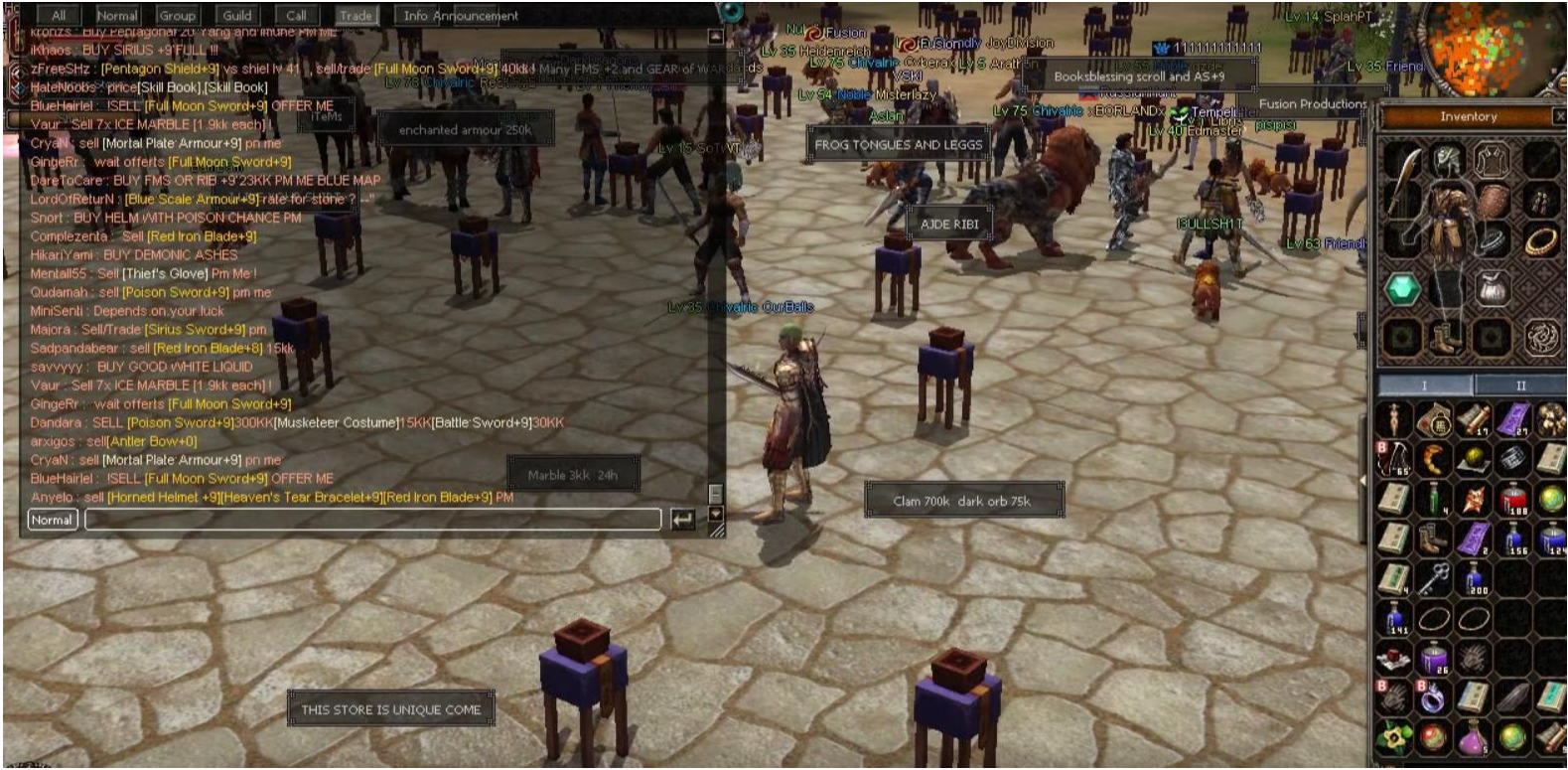Select the Normal chat tab at top
This screenshot has height=770, width=1568.
(117, 15)
